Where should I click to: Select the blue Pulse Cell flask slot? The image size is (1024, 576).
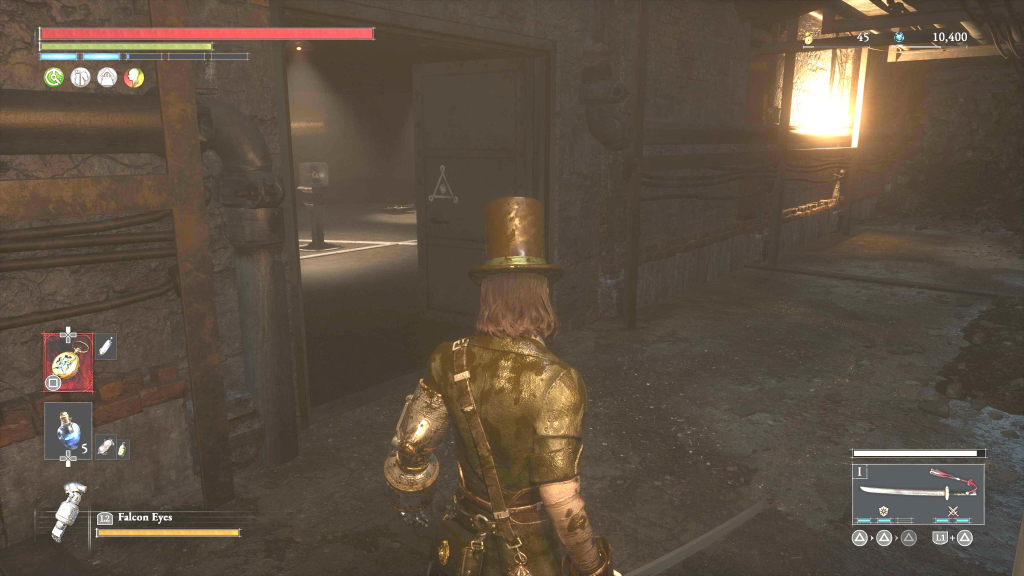coord(68,430)
